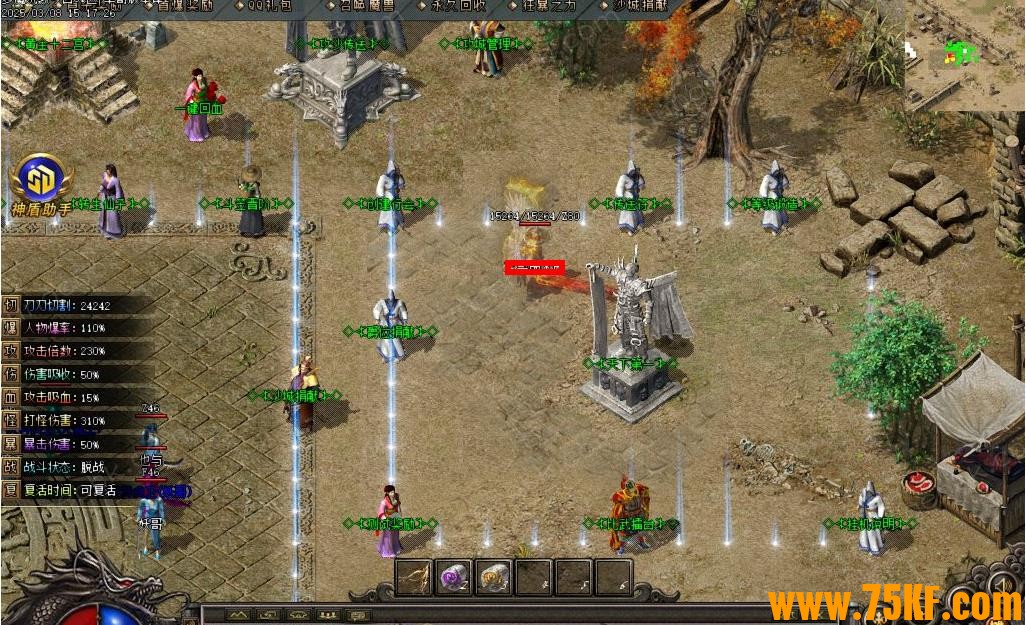Use the golden scroll in the hotbar
1026x625 pixels.
(494, 577)
